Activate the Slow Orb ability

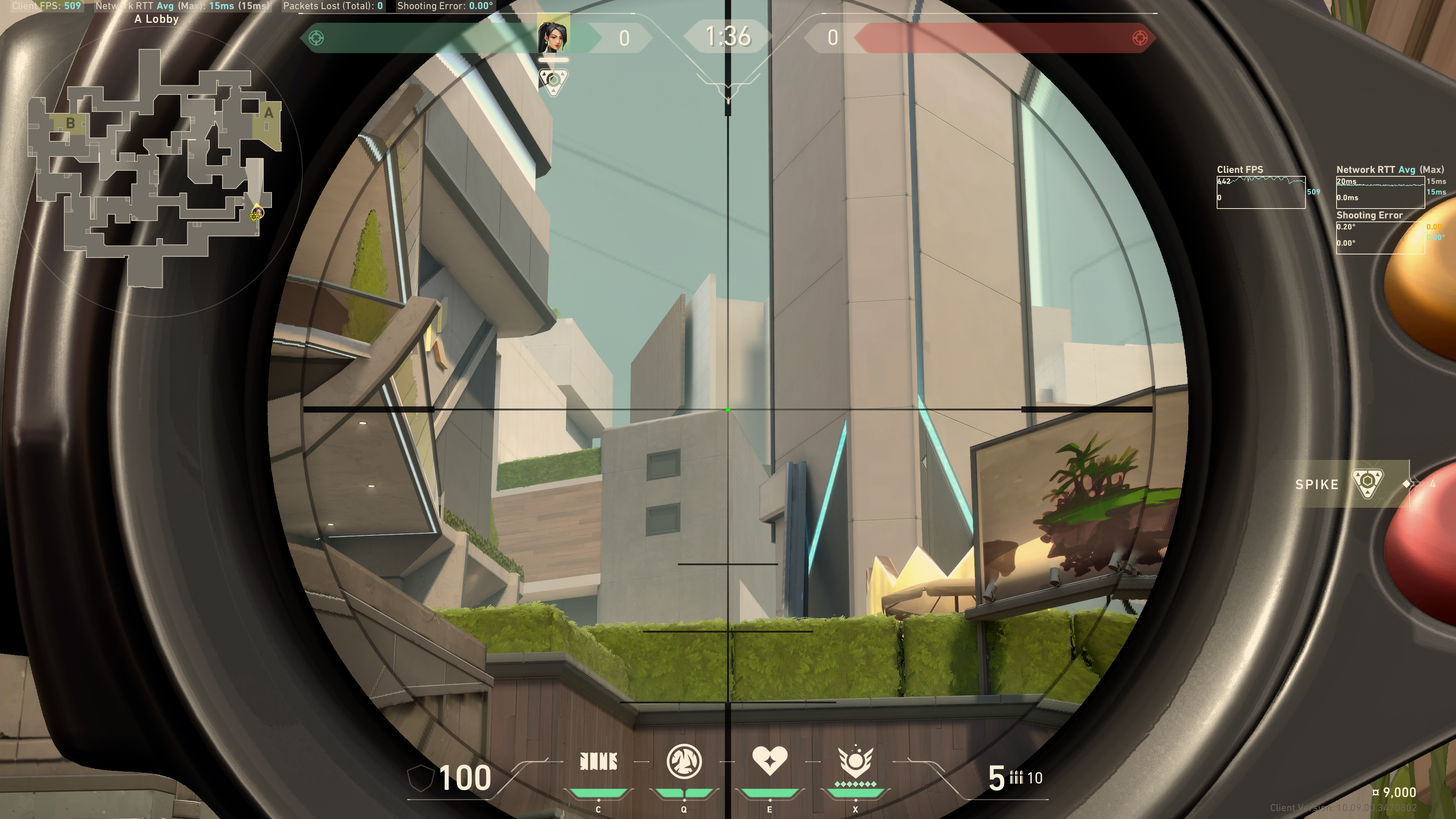[684, 761]
